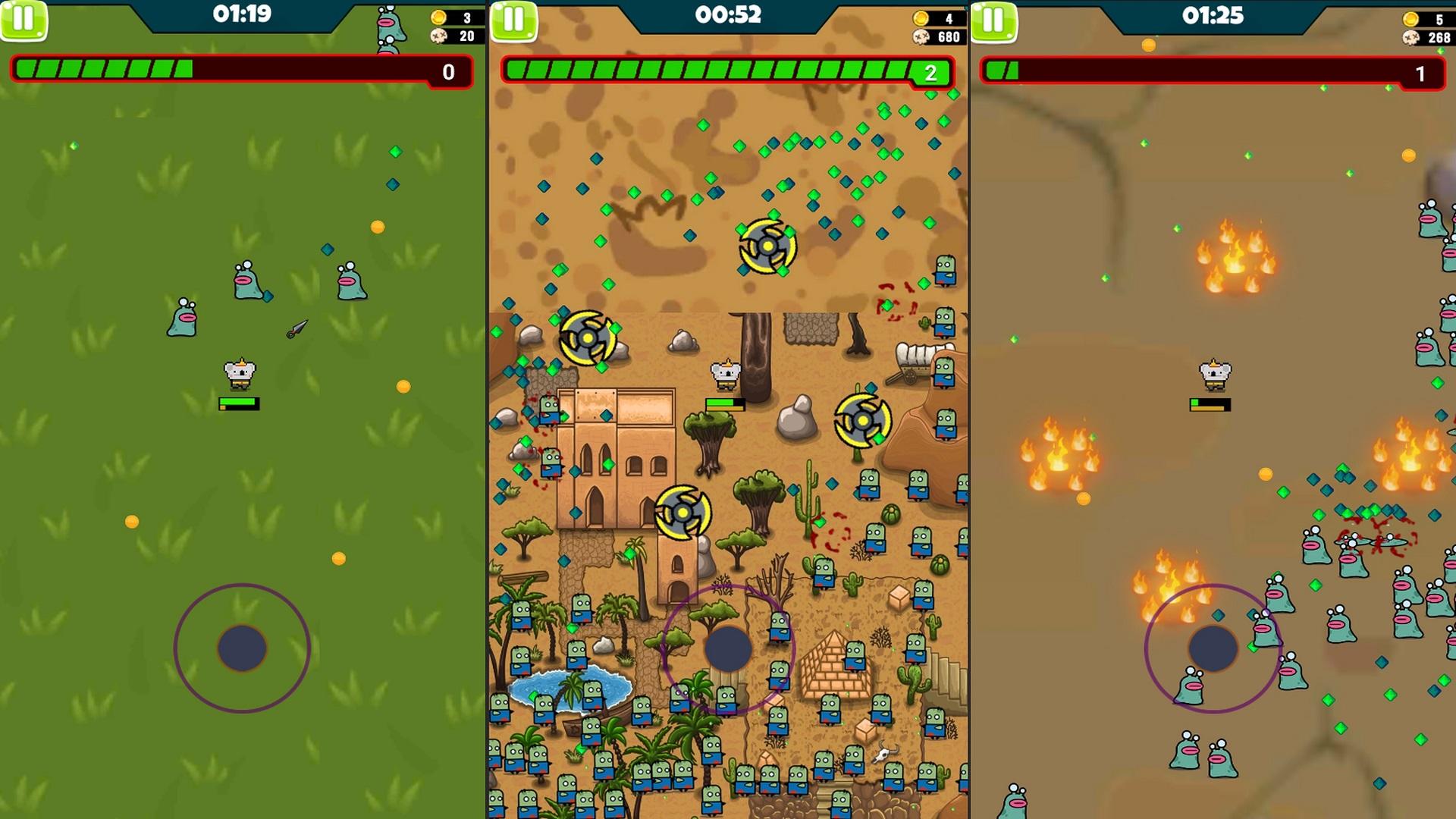1456x819 pixels.
Task: Select the koala character on the grass field
Action: click(x=241, y=372)
